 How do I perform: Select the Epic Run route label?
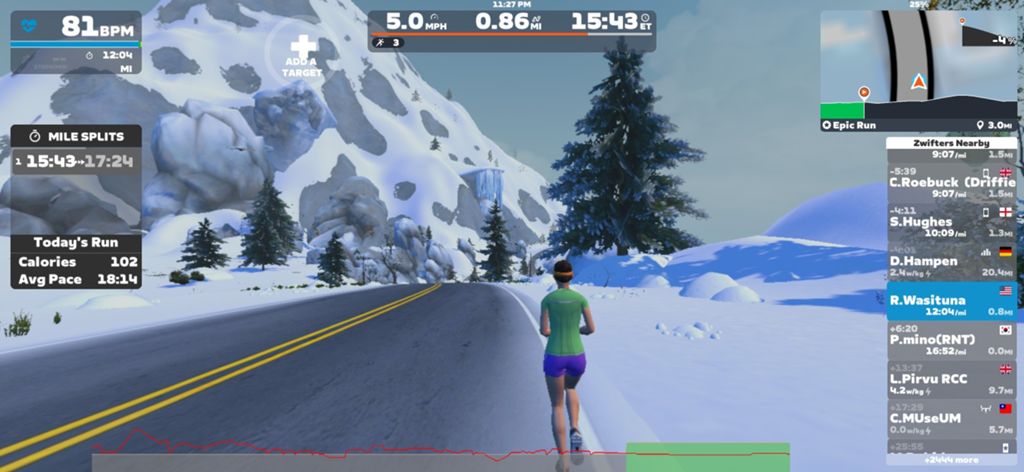tap(849, 125)
